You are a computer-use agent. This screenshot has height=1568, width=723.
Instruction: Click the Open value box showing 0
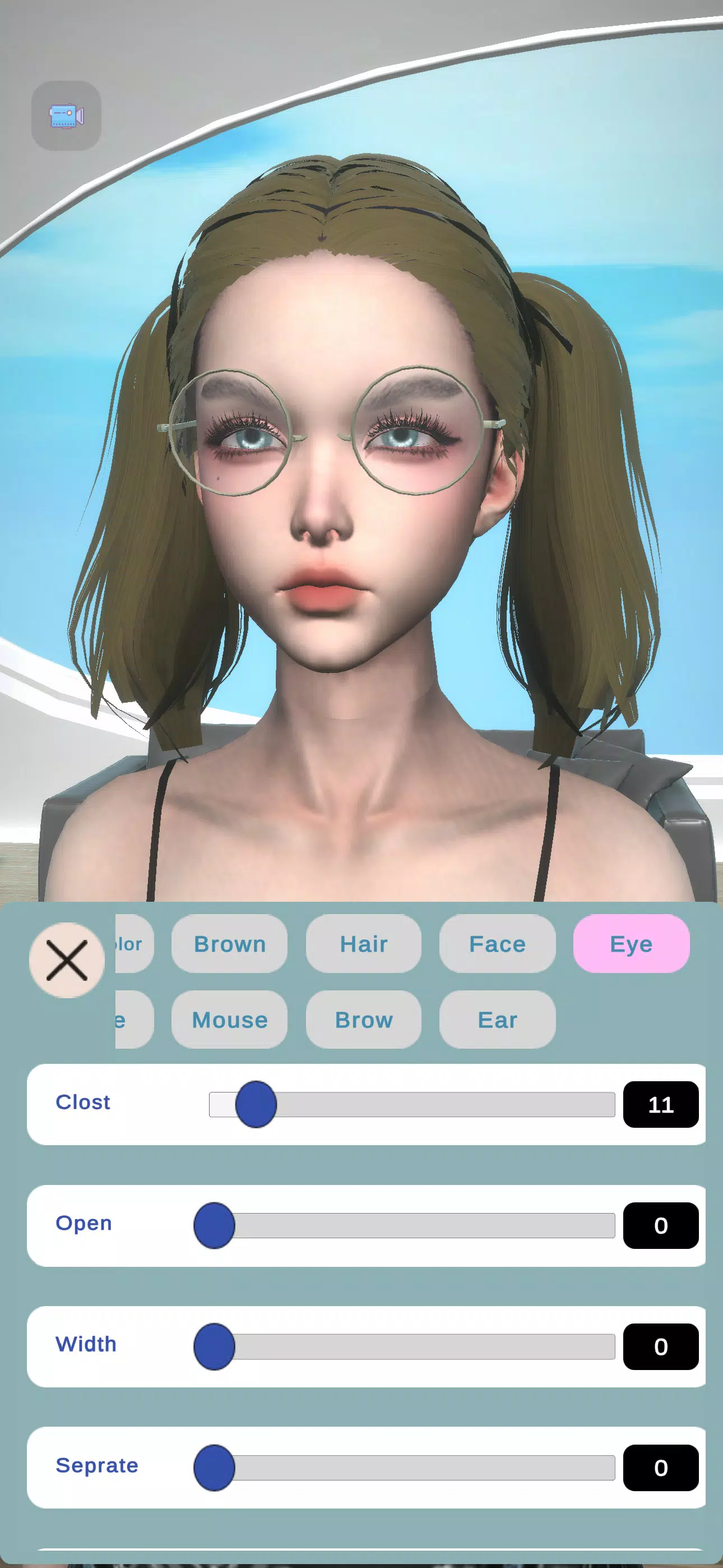661,1226
